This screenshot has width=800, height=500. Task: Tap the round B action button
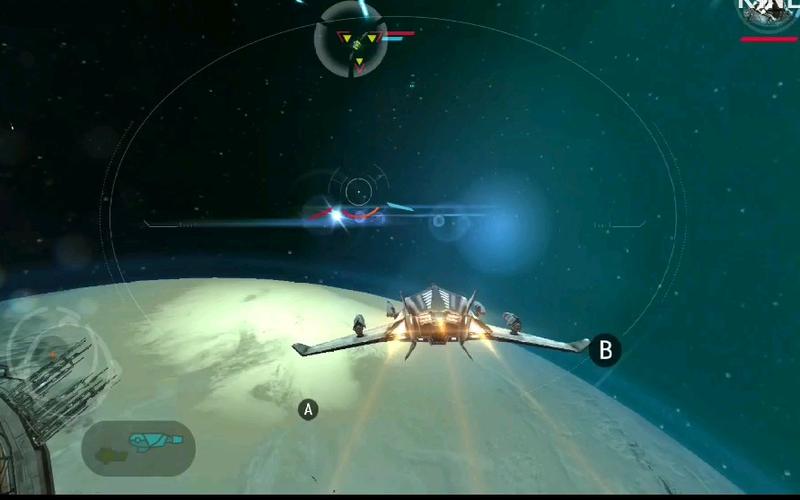[604, 350]
